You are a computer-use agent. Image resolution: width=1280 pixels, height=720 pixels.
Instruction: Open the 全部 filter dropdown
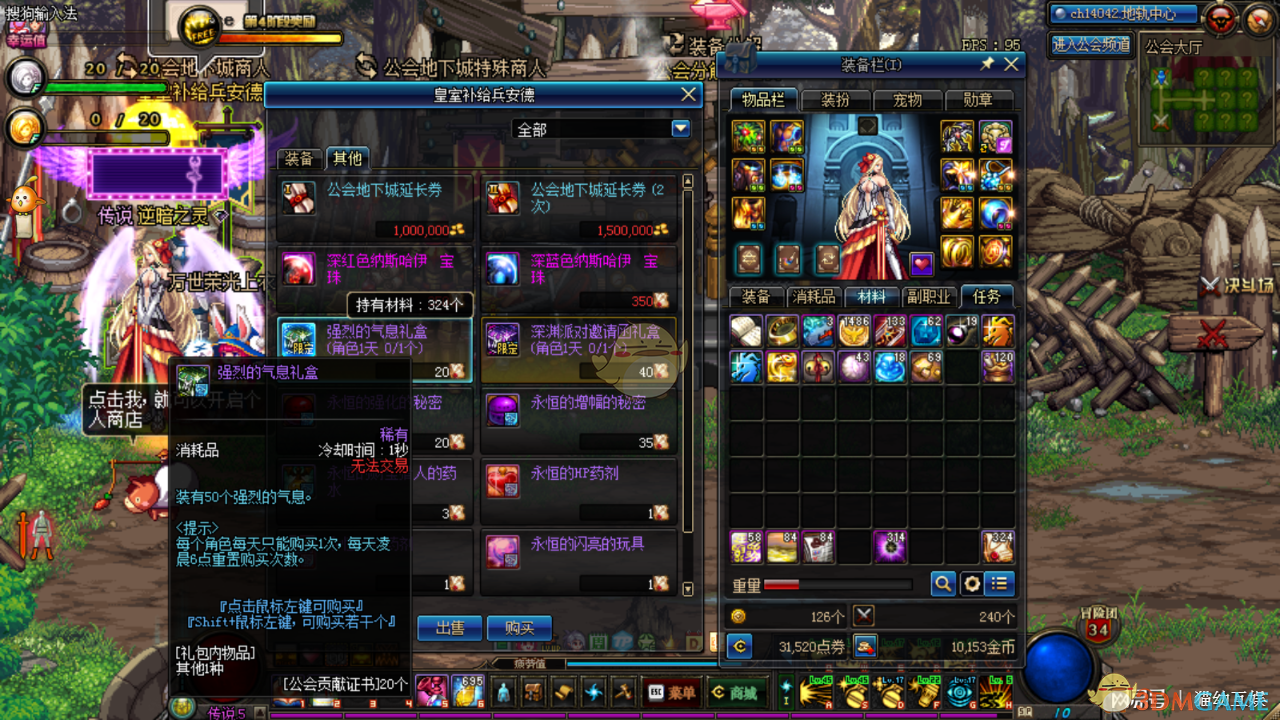click(x=681, y=129)
